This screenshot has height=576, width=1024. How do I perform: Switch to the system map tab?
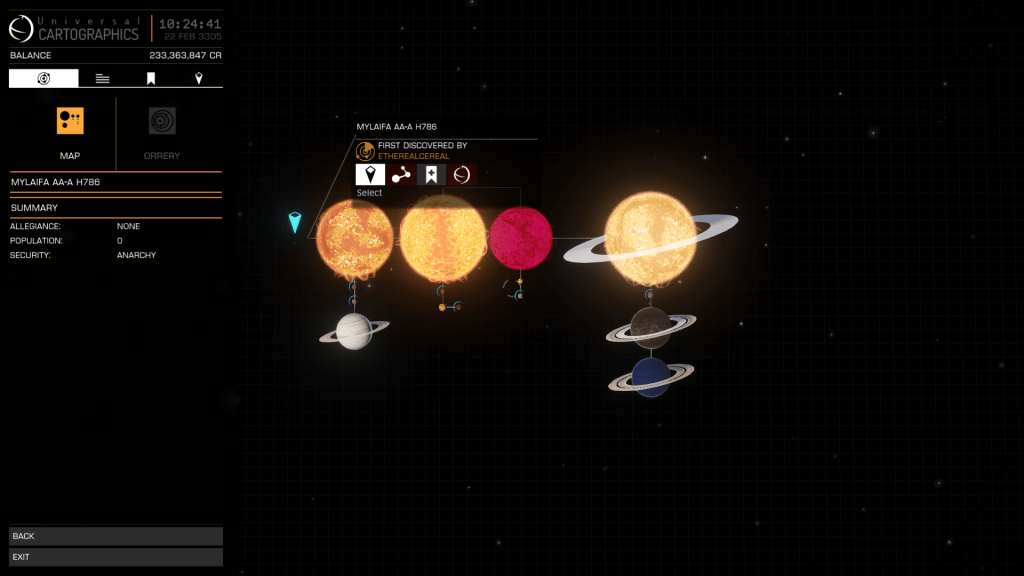click(x=43, y=78)
